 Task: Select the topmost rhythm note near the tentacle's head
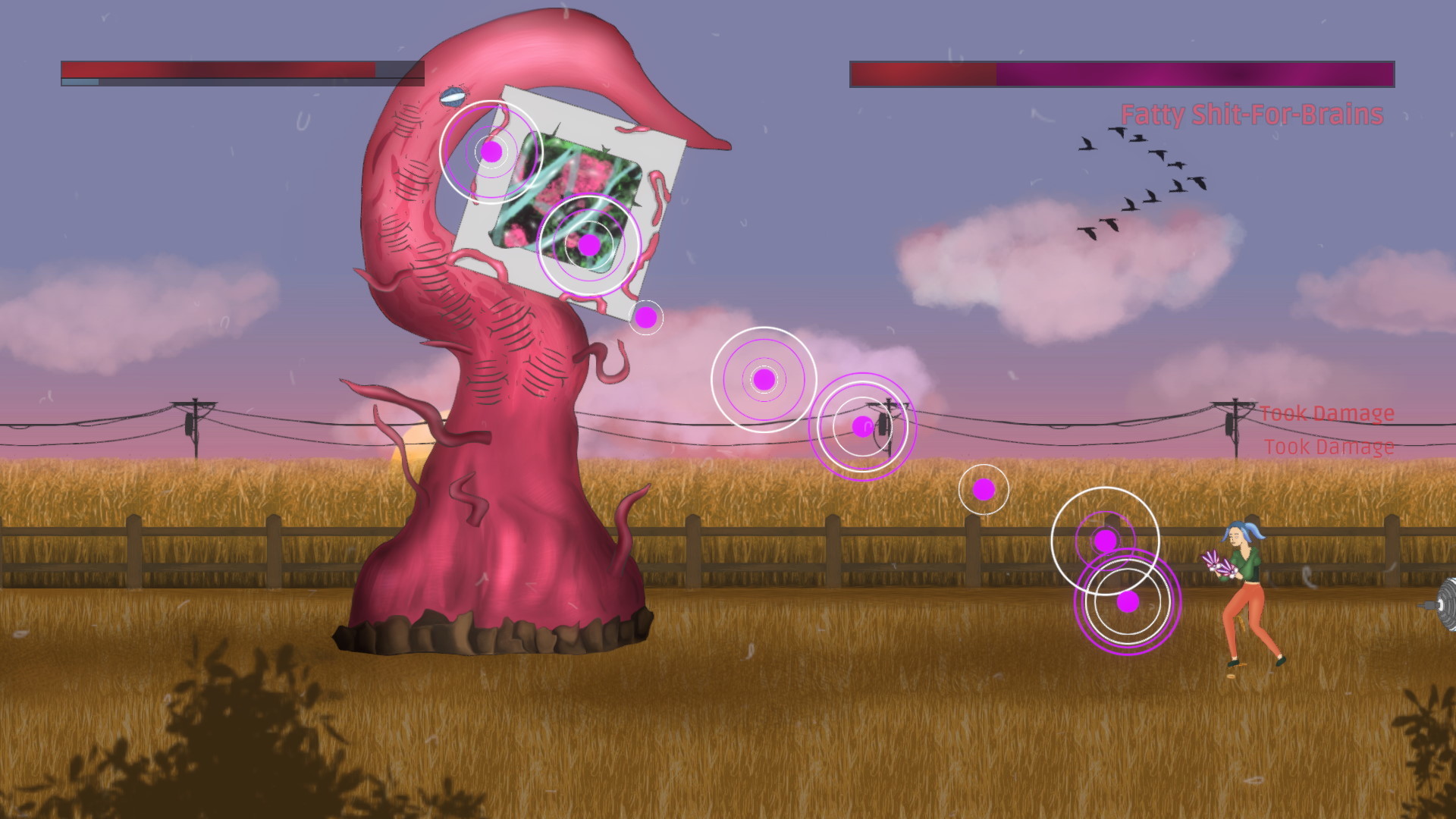click(492, 152)
